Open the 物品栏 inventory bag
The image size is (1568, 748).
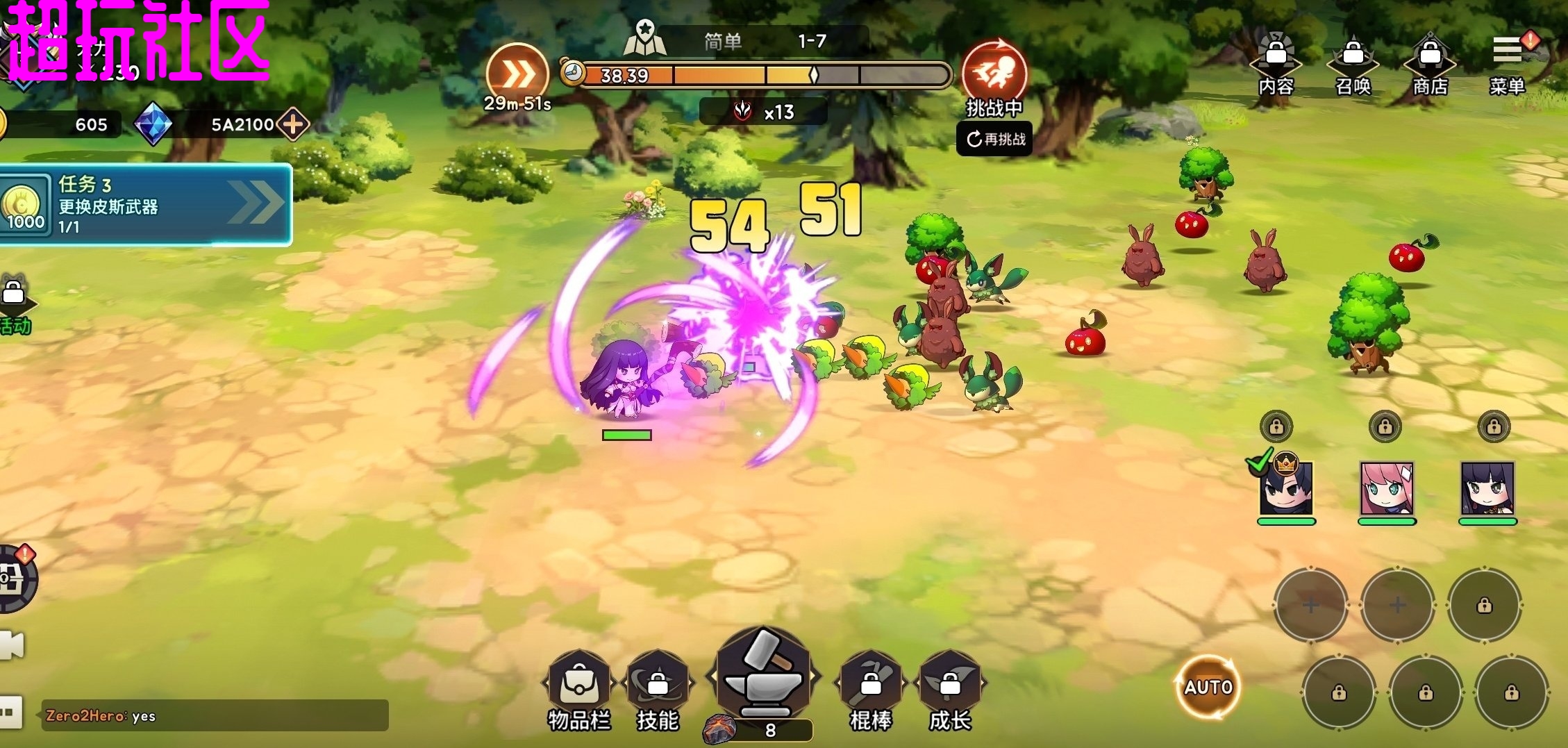[578, 688]
